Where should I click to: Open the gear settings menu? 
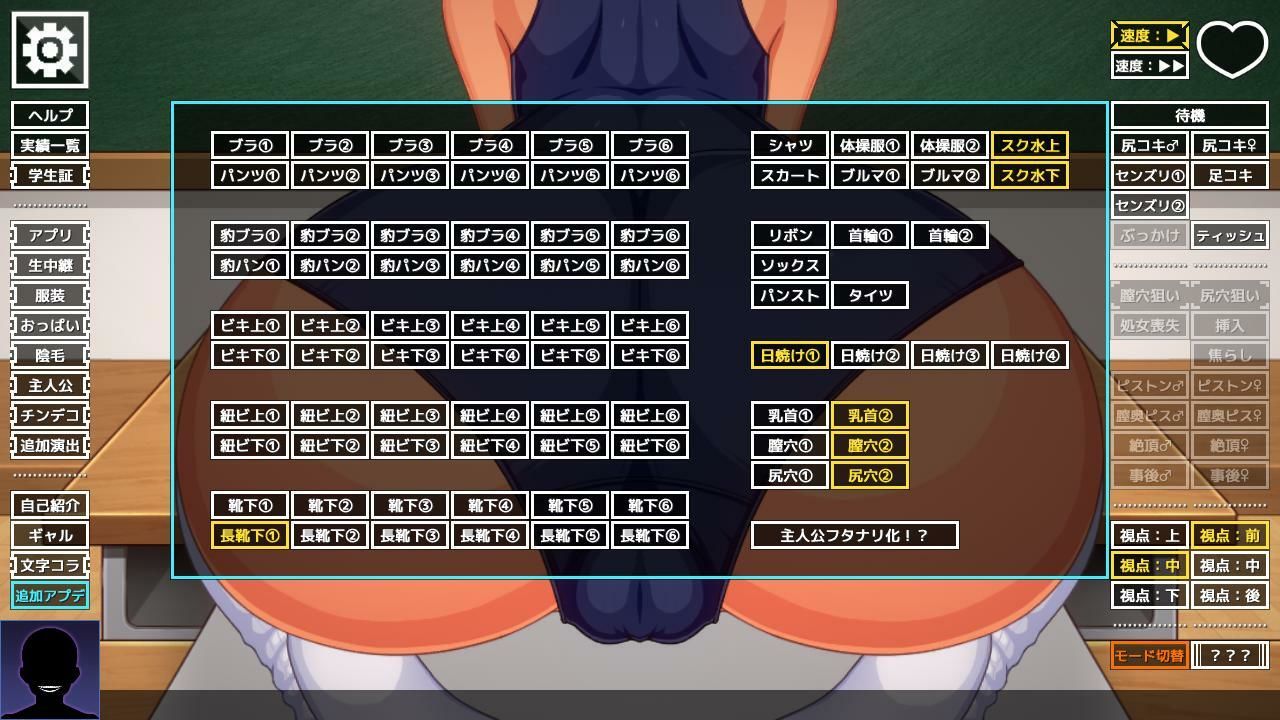coord(49,49)
